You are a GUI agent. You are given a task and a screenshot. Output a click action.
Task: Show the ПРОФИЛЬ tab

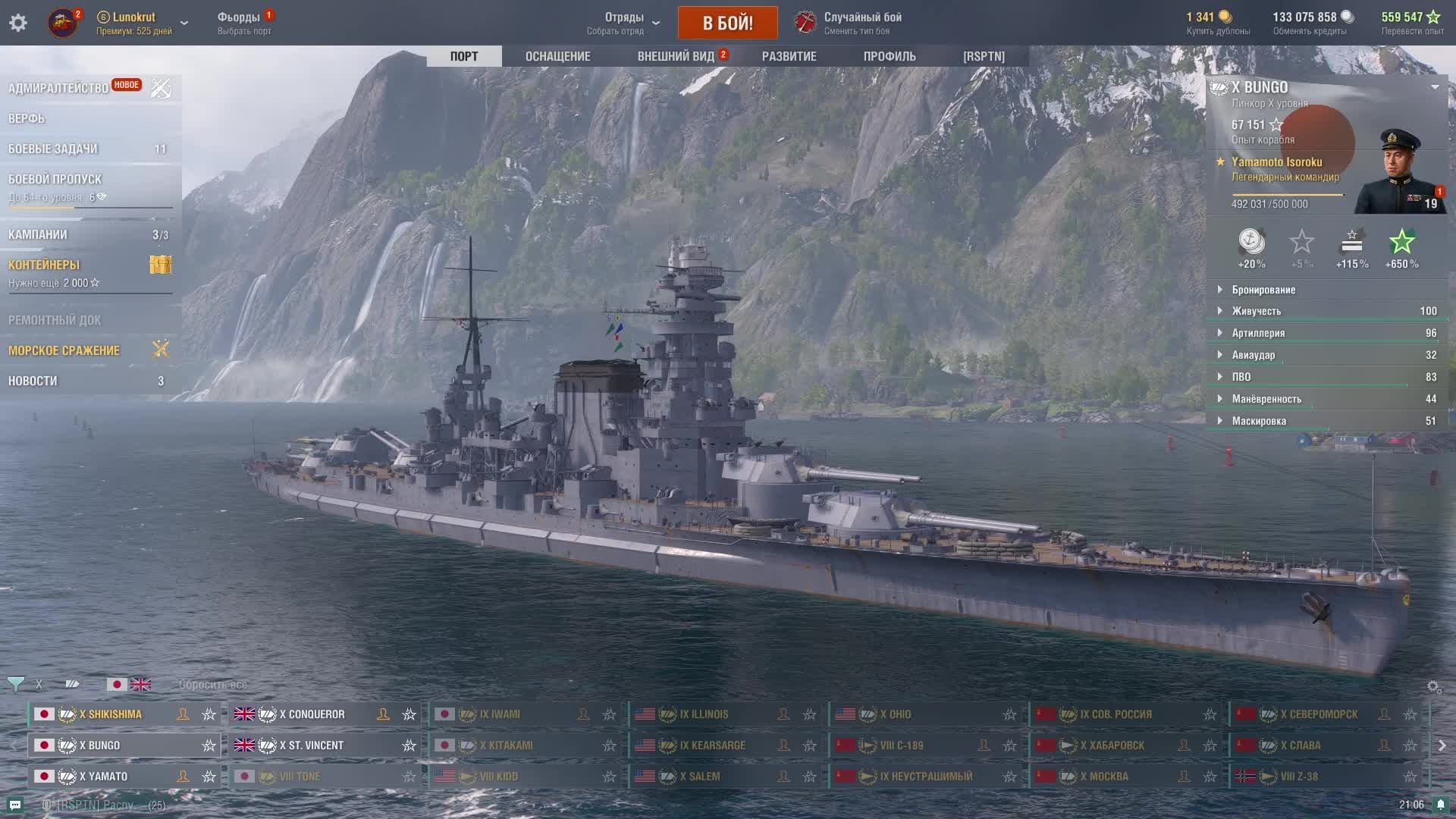[x=890, y=56]
